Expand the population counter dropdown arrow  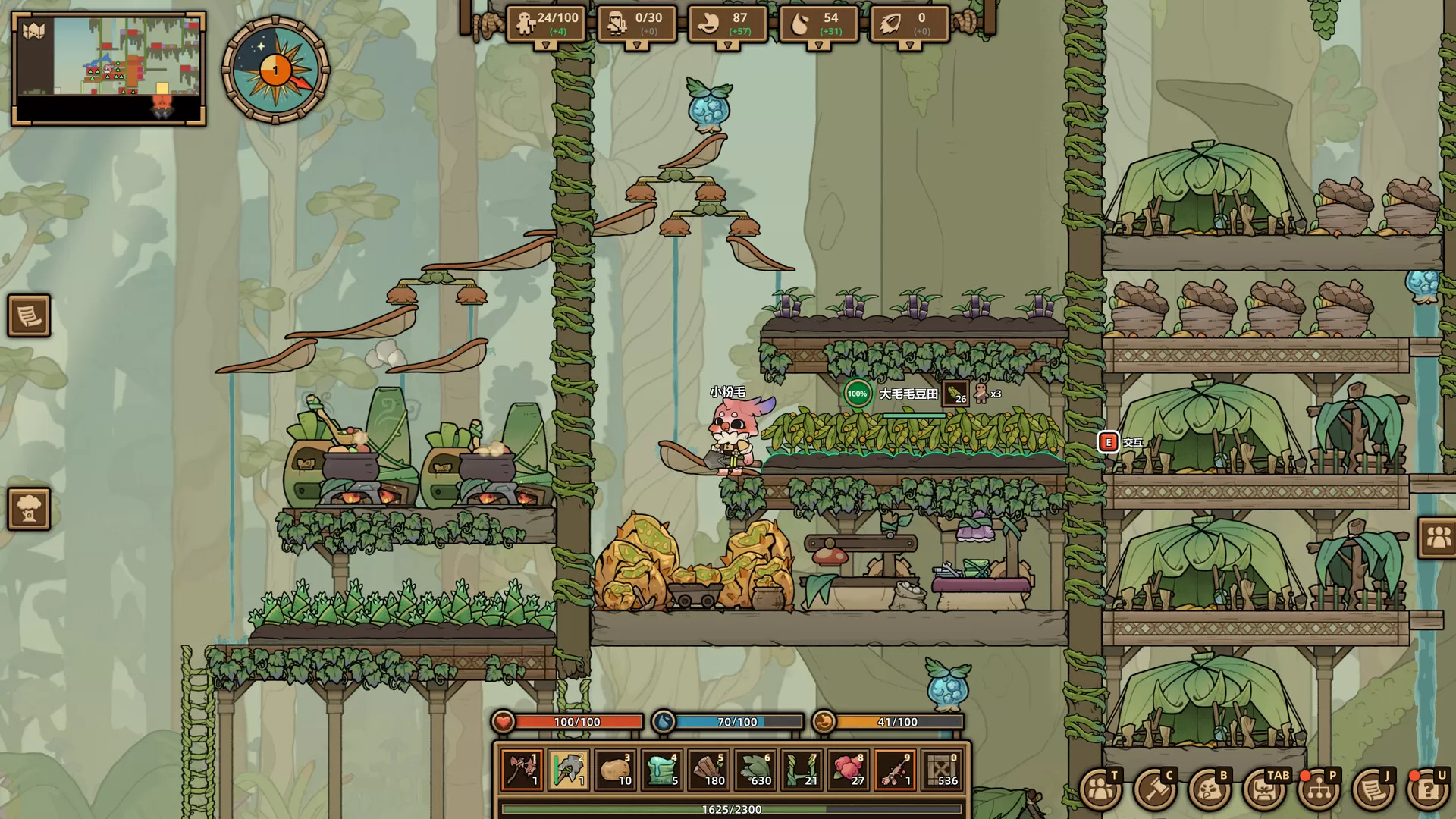pos(548,46)
